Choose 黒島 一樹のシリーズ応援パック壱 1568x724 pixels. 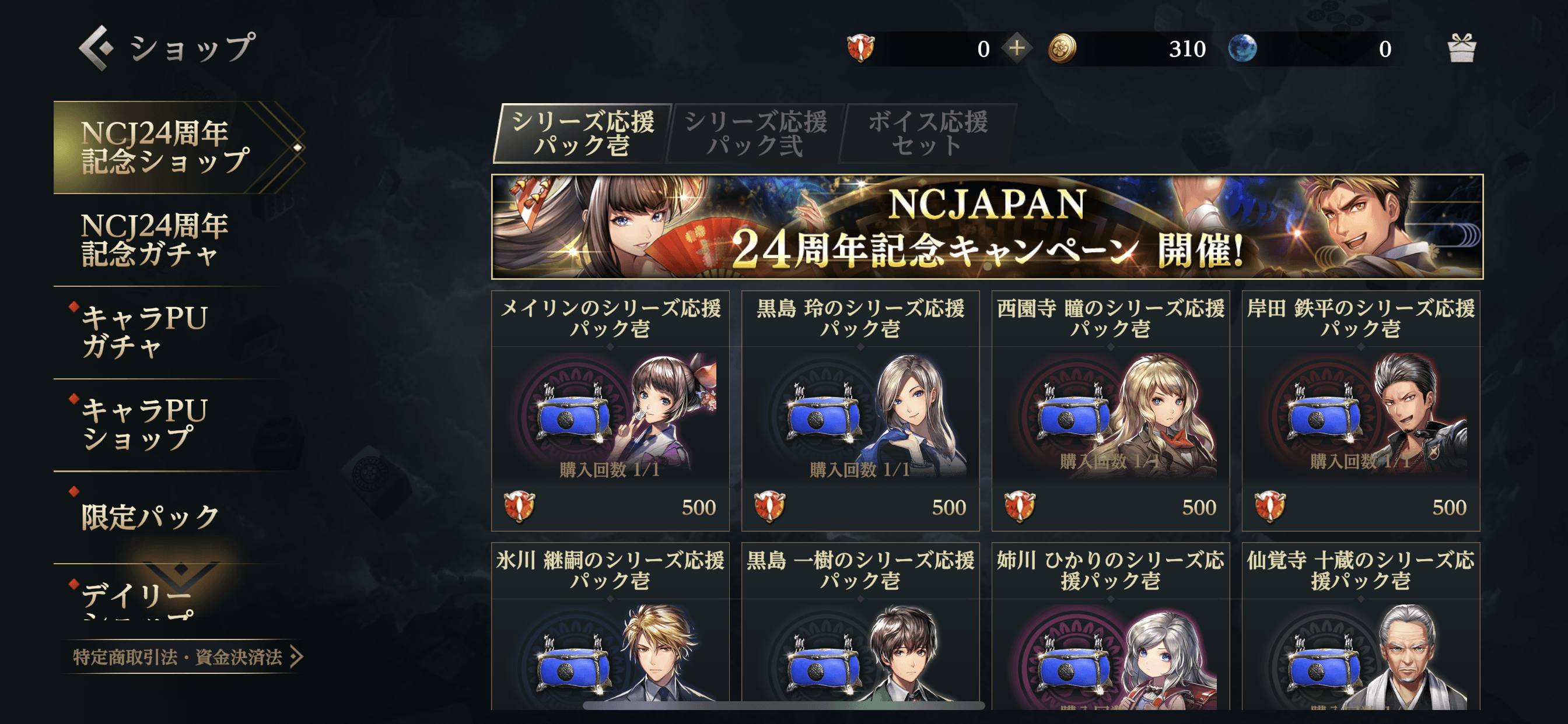(x=860, y=627)
